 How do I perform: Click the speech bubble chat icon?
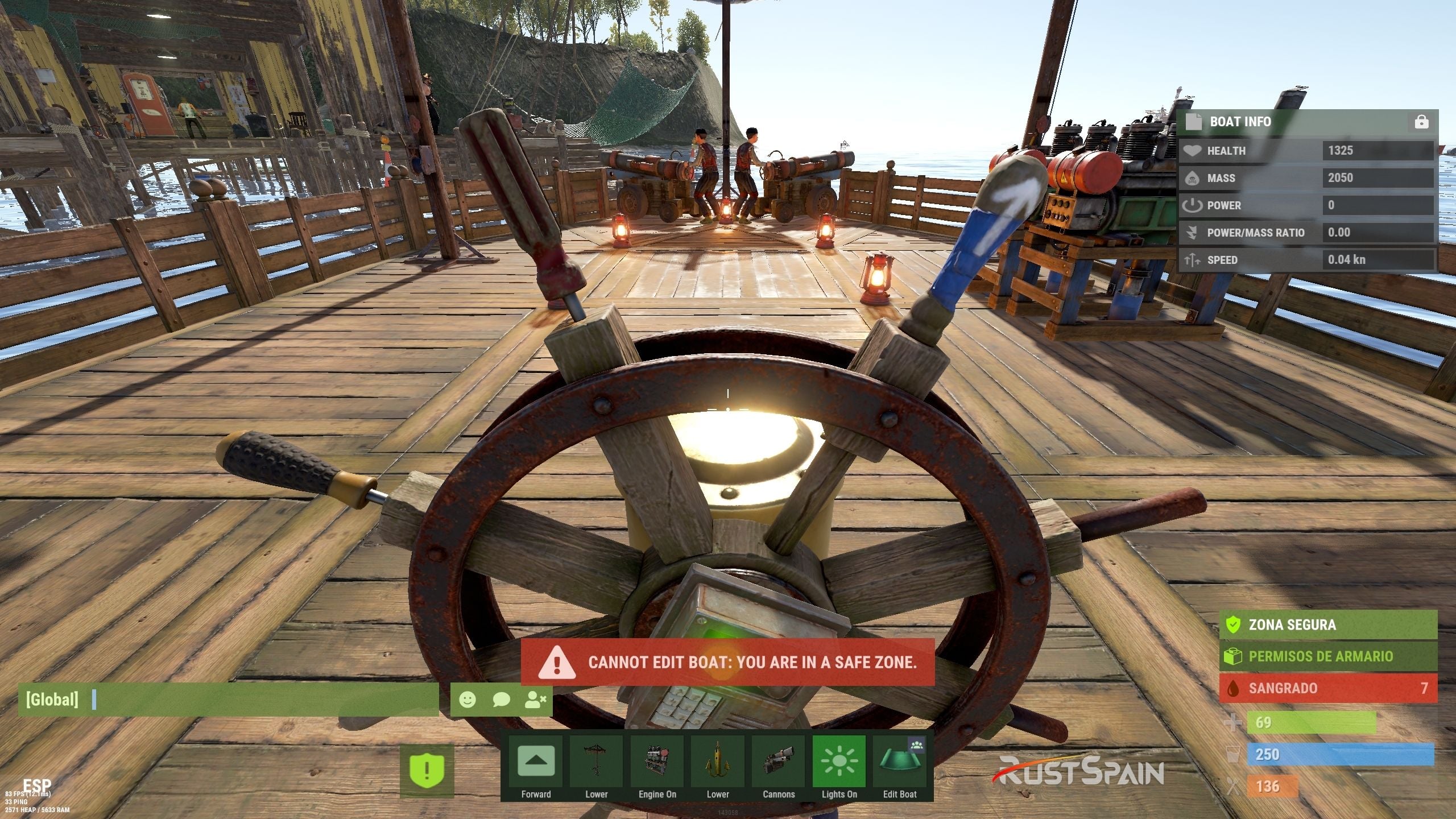(501, 700)
